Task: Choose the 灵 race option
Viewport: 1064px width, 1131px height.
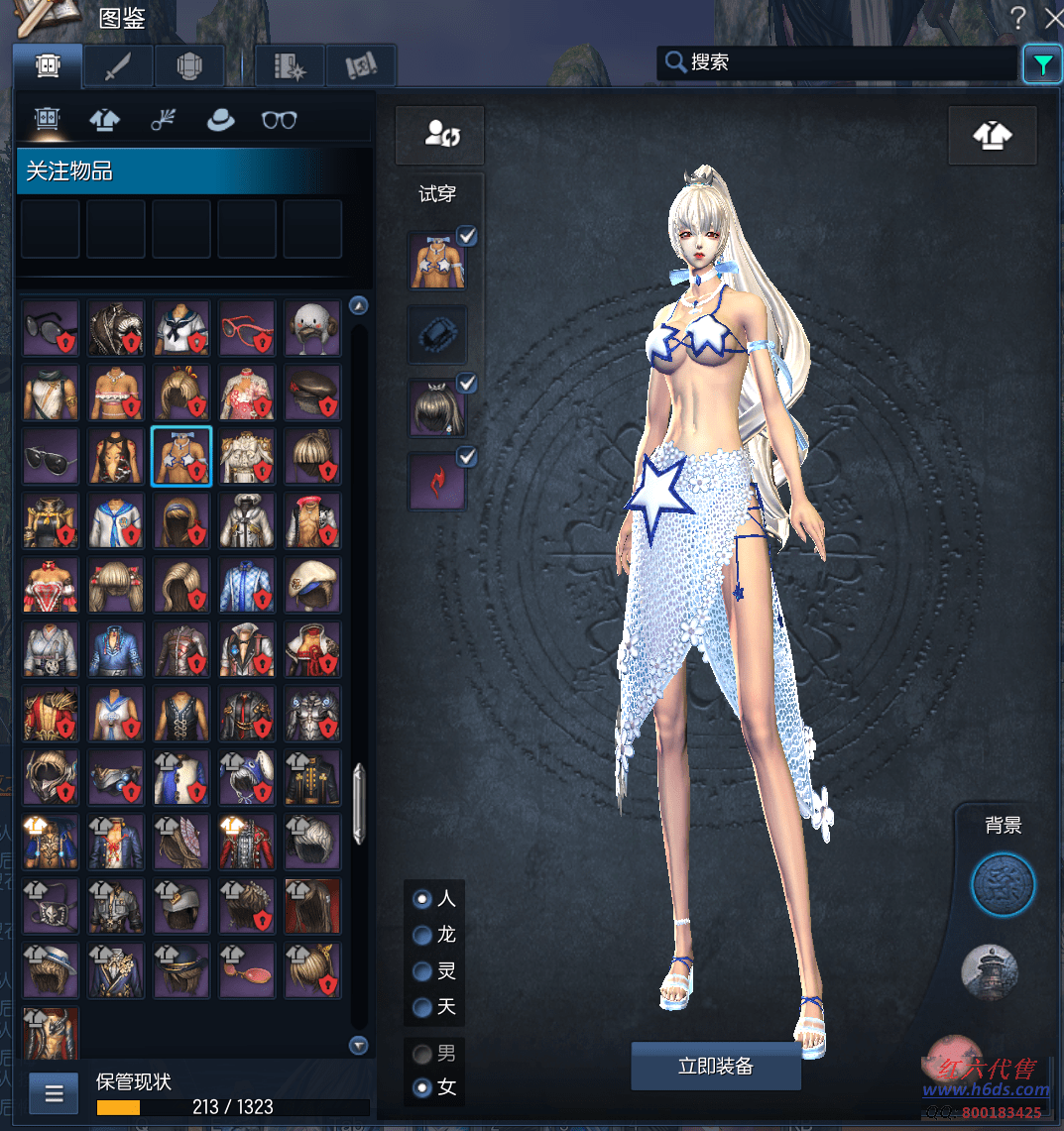Action: click(x=423, y=971)
